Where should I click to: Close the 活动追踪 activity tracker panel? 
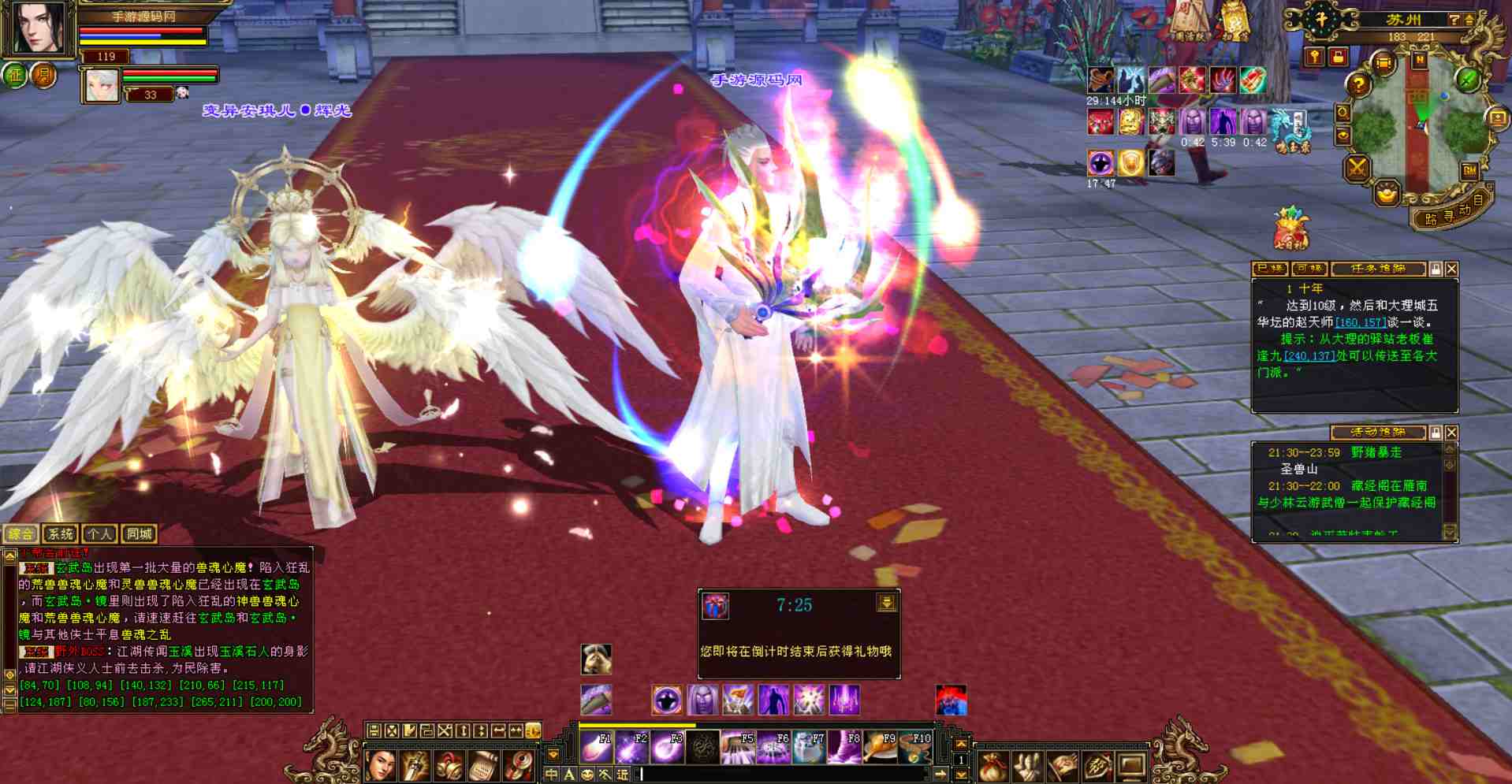point(1451,433)
